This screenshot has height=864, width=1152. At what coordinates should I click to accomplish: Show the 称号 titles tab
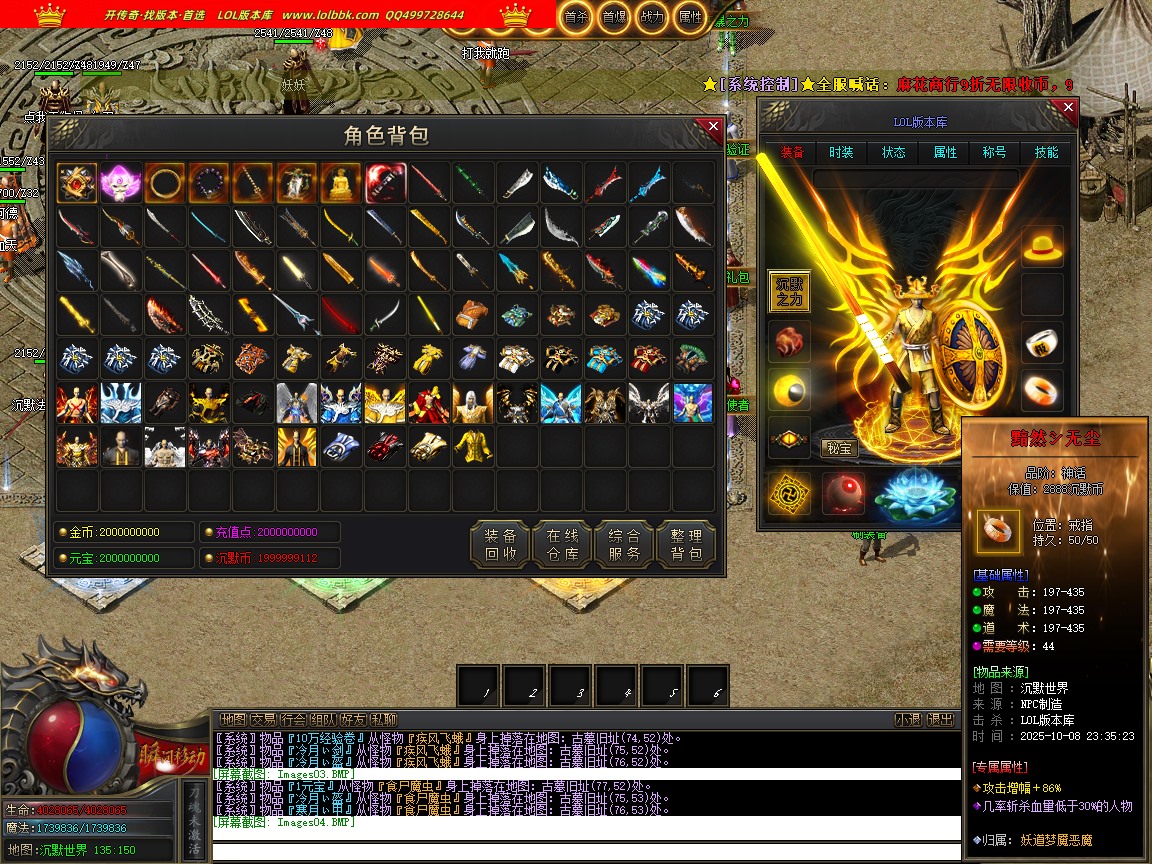(x=994, y=152)
